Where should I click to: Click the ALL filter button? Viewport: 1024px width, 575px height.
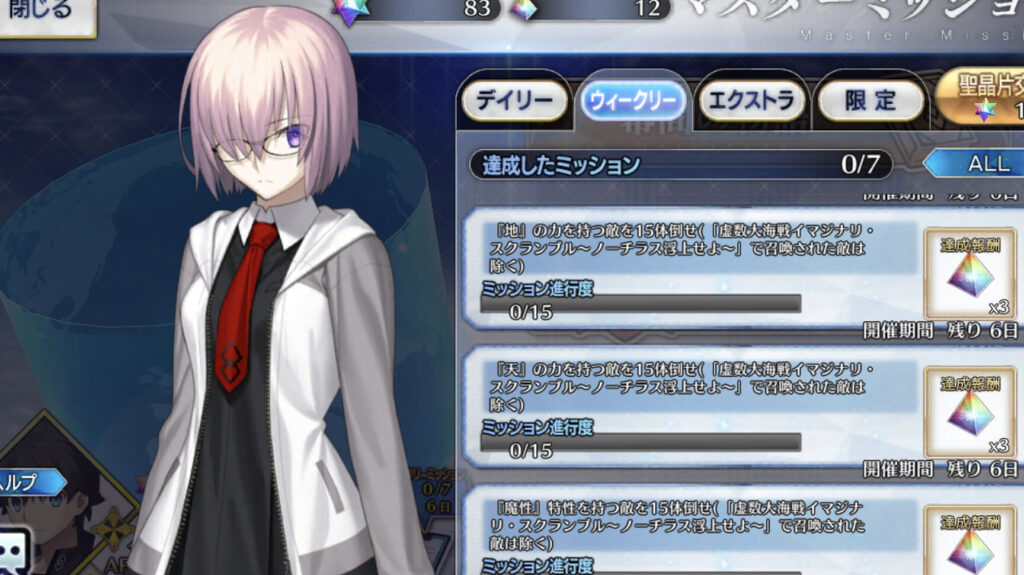pyautogui.click(x=980, y=164)
